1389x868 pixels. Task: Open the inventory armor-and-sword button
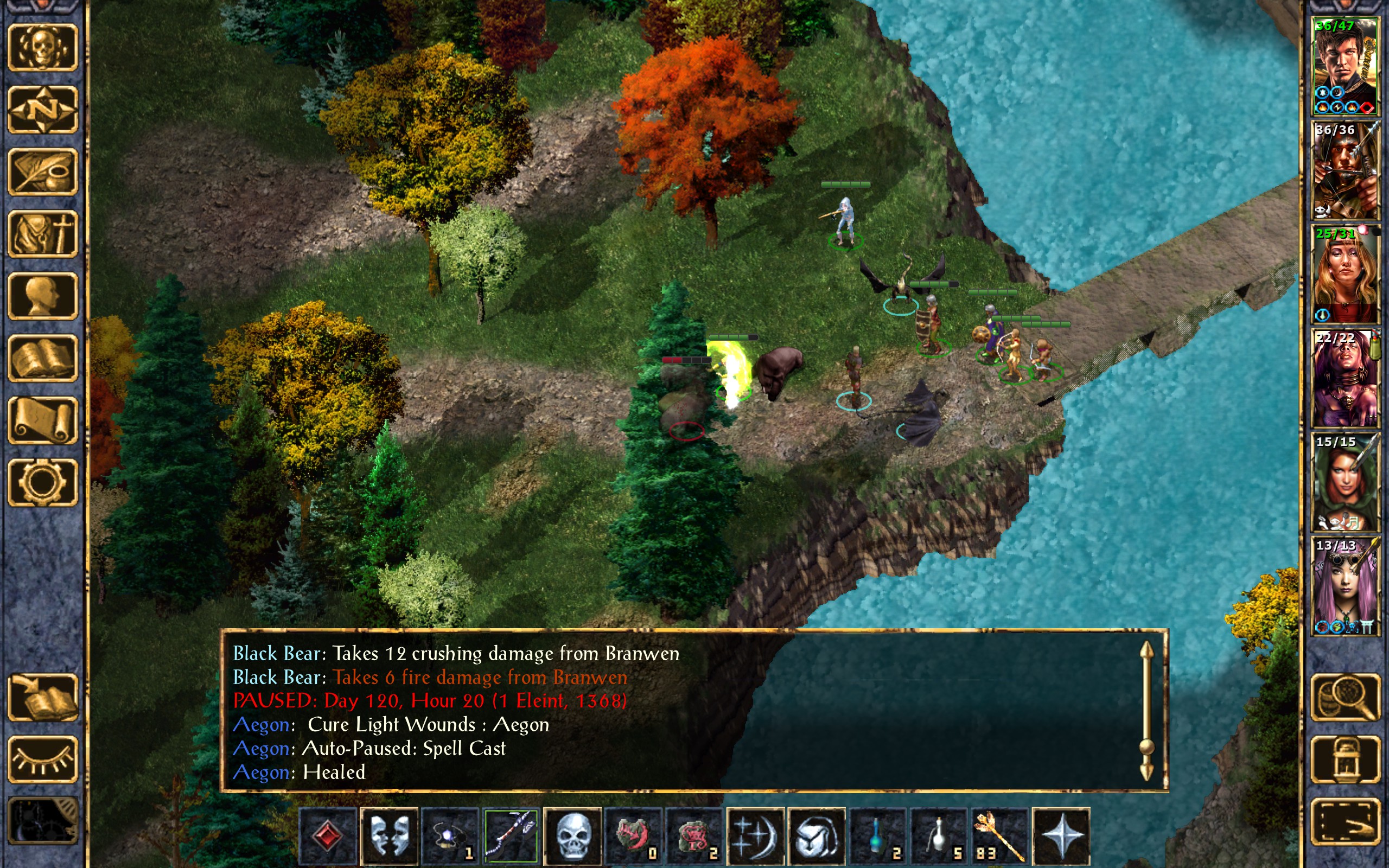click(42, 234)
